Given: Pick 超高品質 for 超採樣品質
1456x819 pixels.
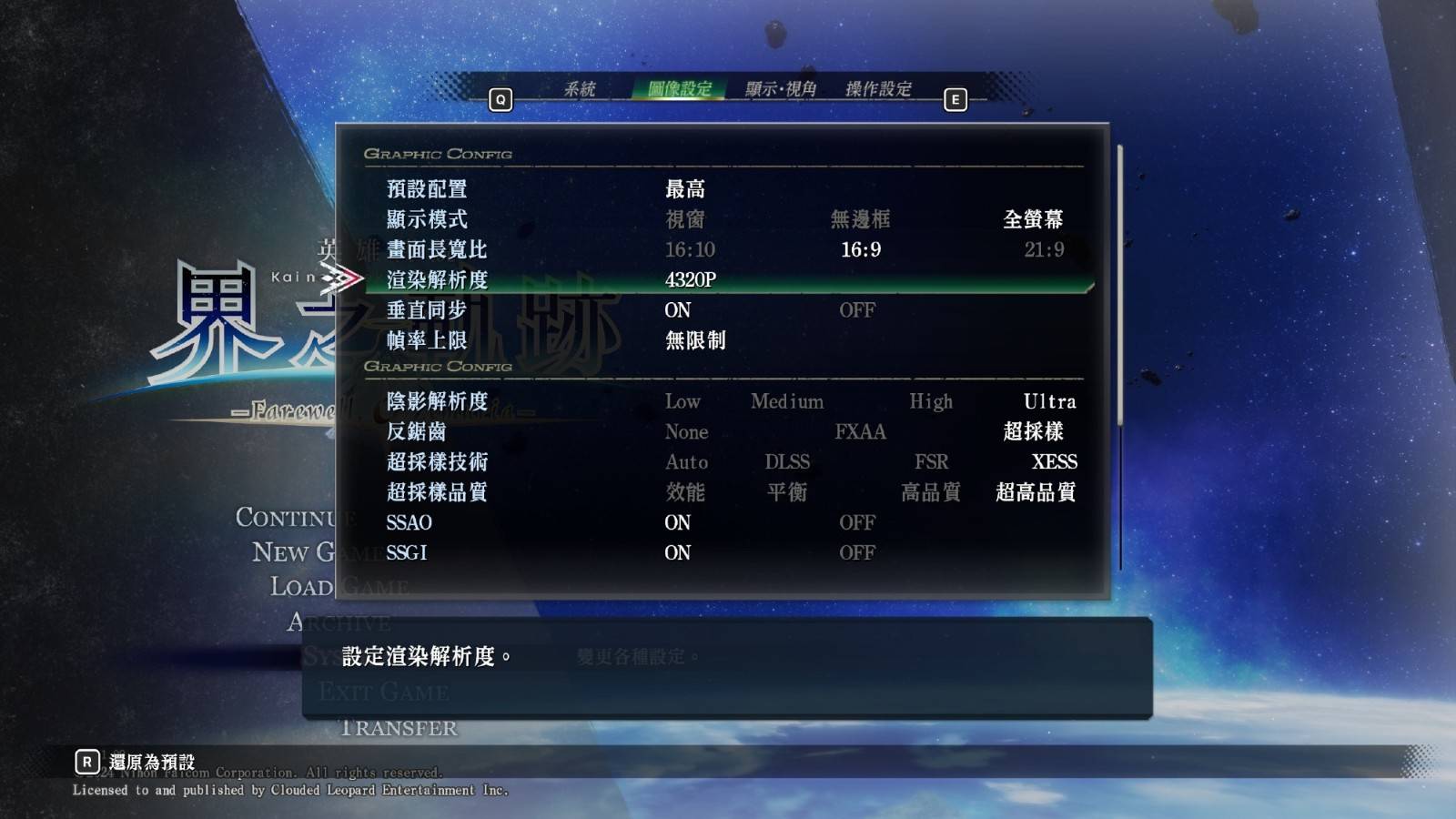Looking at the screenshot, I should pyautogui.click(x=1033, y=492).
